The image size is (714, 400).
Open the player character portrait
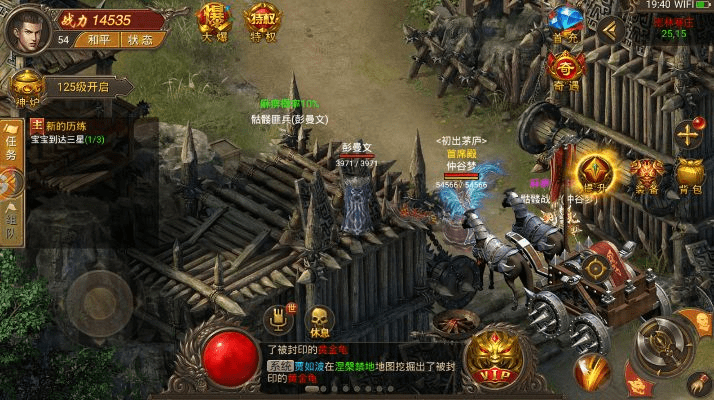tap(28, 28)
